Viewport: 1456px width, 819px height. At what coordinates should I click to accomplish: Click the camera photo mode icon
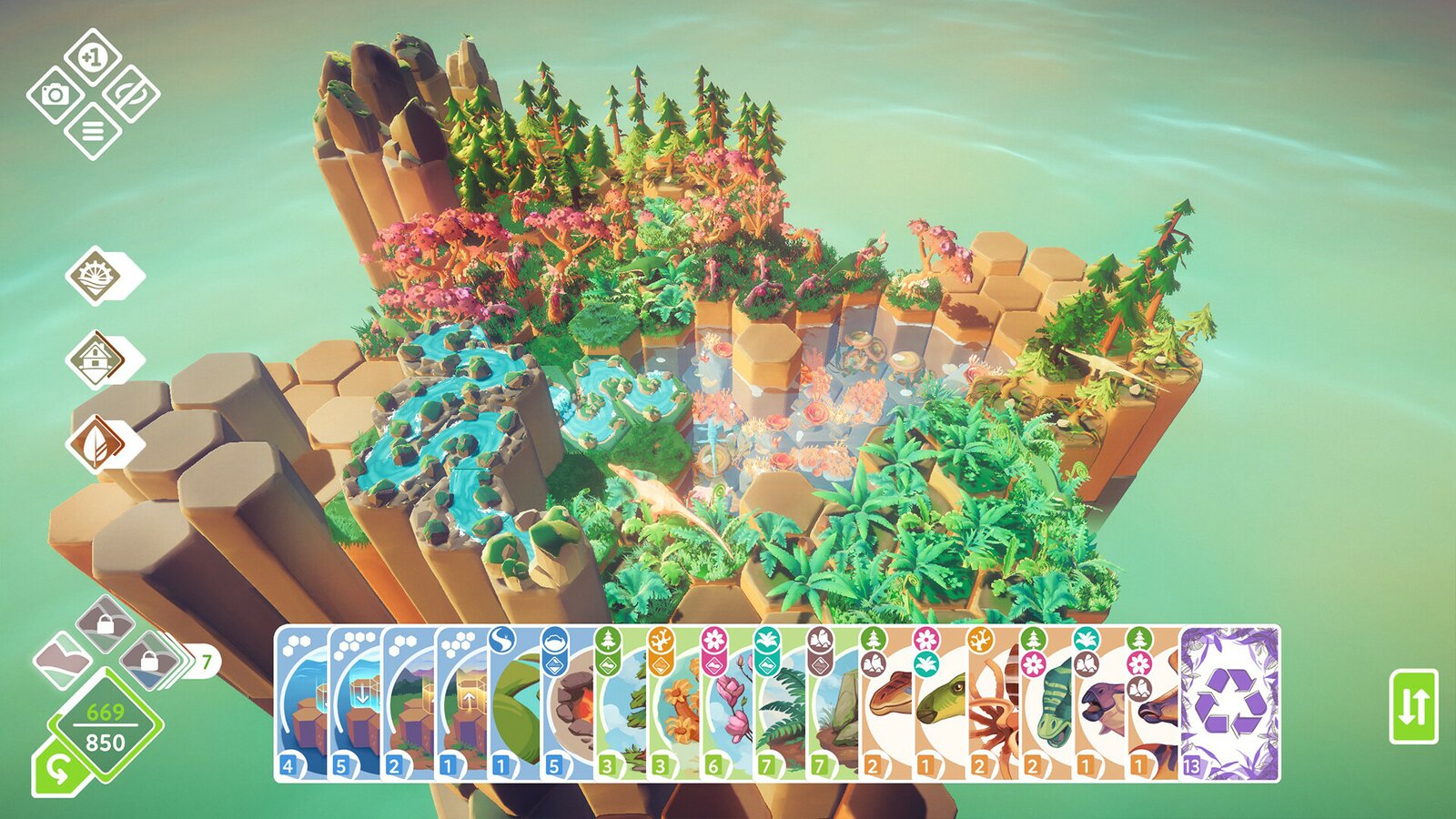(x=56, y=94)
